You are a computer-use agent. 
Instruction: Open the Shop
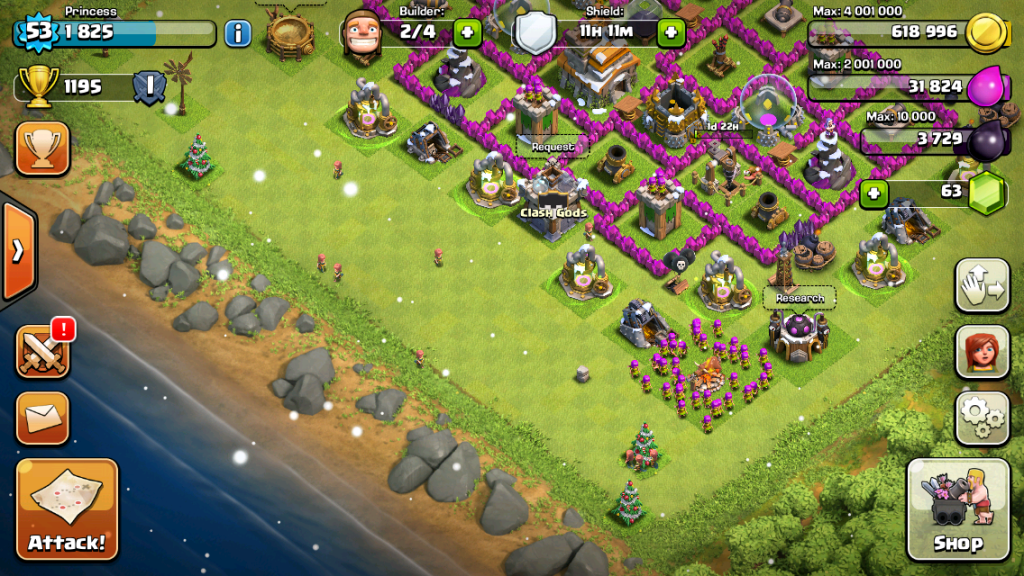[957, 509]
